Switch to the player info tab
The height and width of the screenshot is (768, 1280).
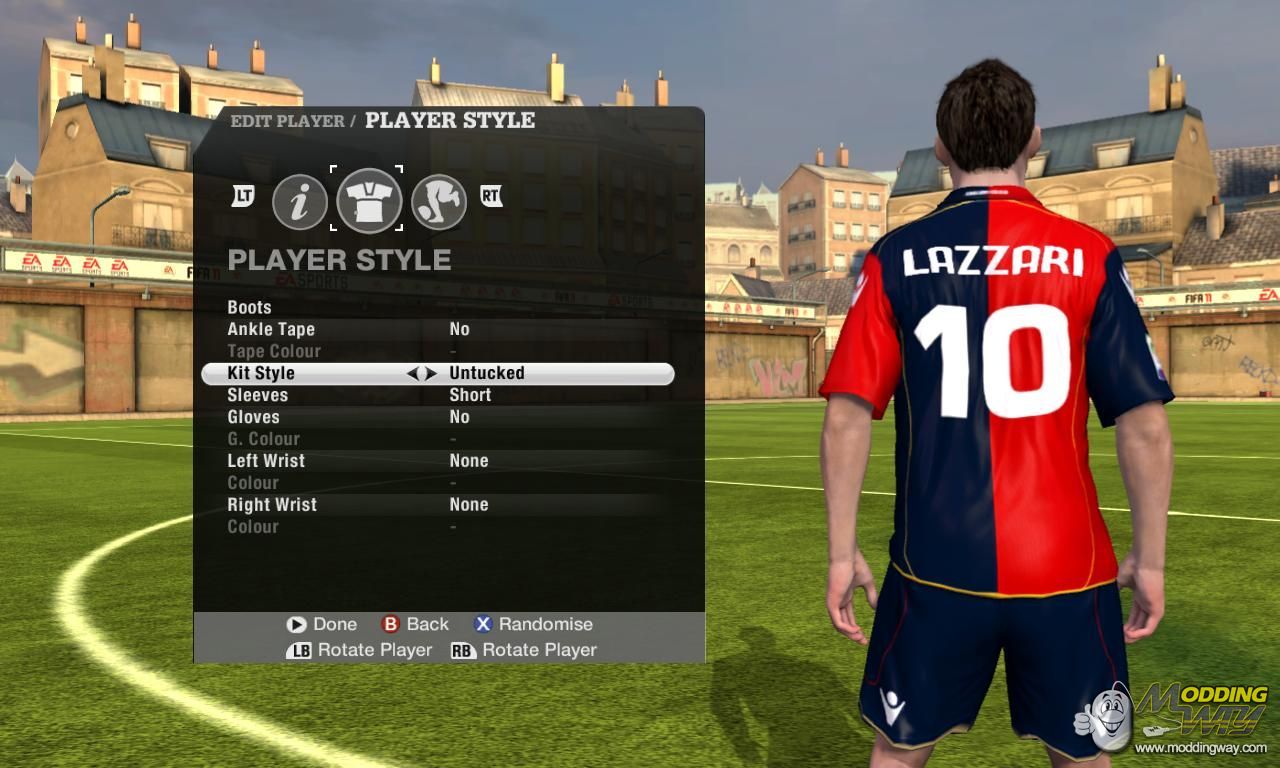tap(300, 201)
